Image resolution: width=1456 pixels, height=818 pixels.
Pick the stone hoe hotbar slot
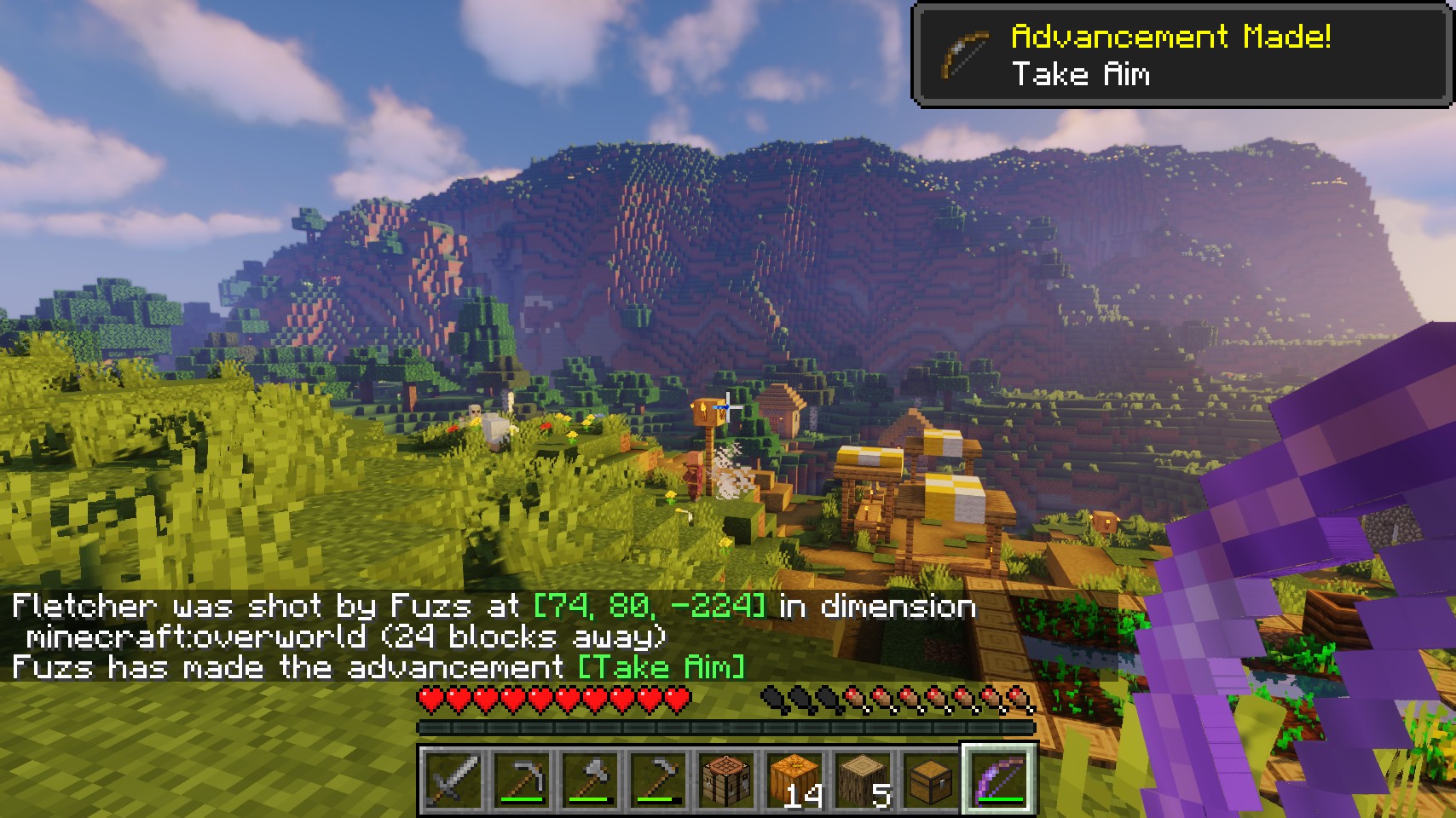[657, 778]
